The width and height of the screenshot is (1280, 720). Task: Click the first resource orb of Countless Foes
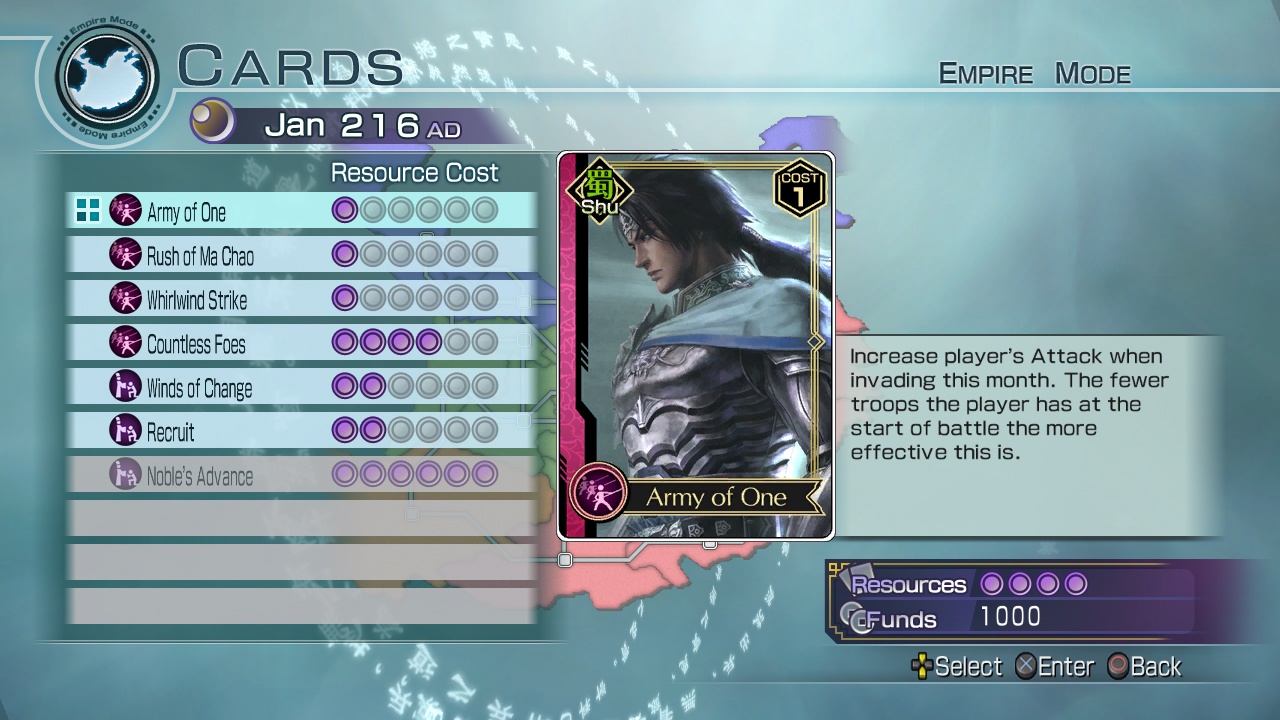point(345,343)
